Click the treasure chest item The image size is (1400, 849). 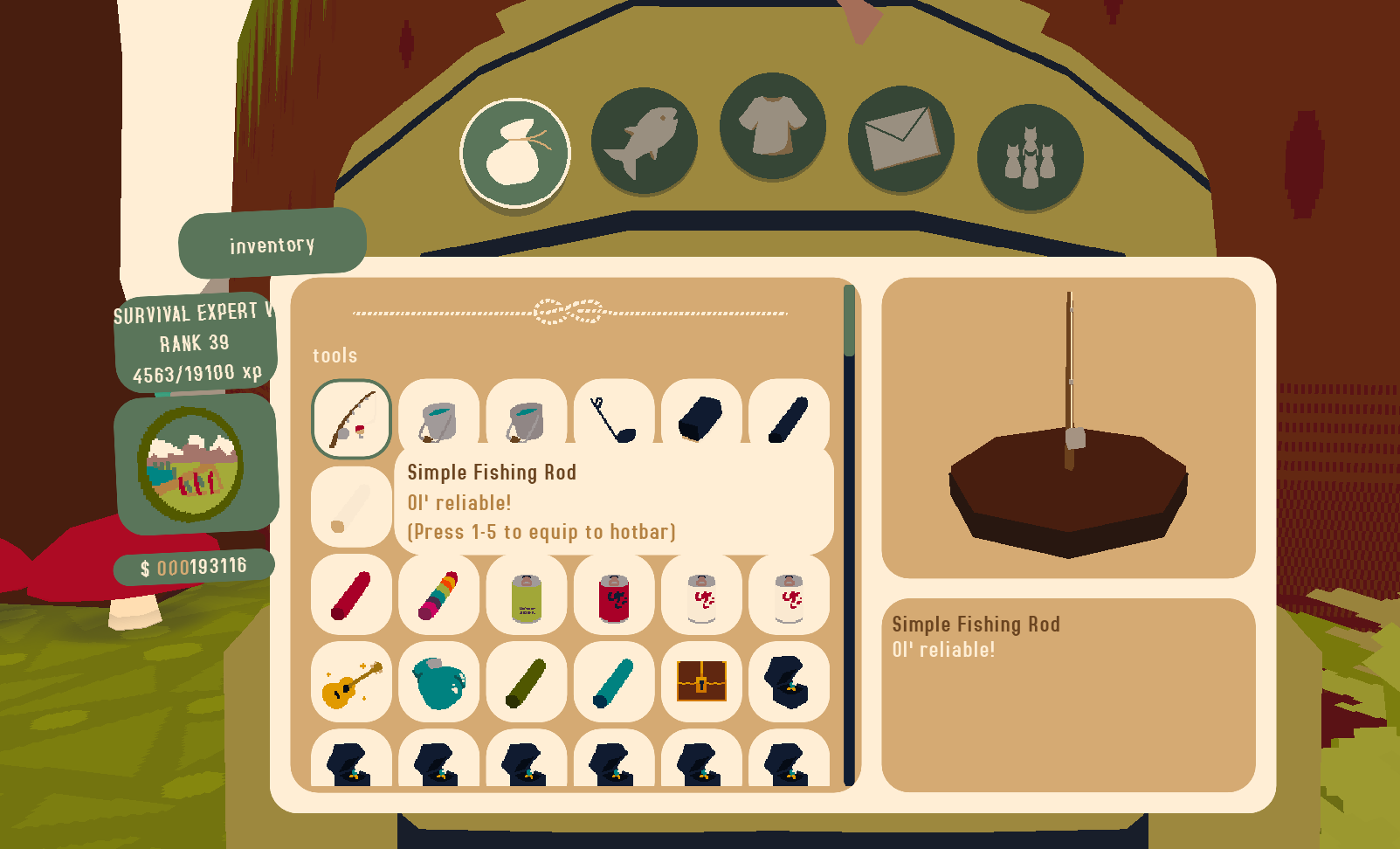700,682
